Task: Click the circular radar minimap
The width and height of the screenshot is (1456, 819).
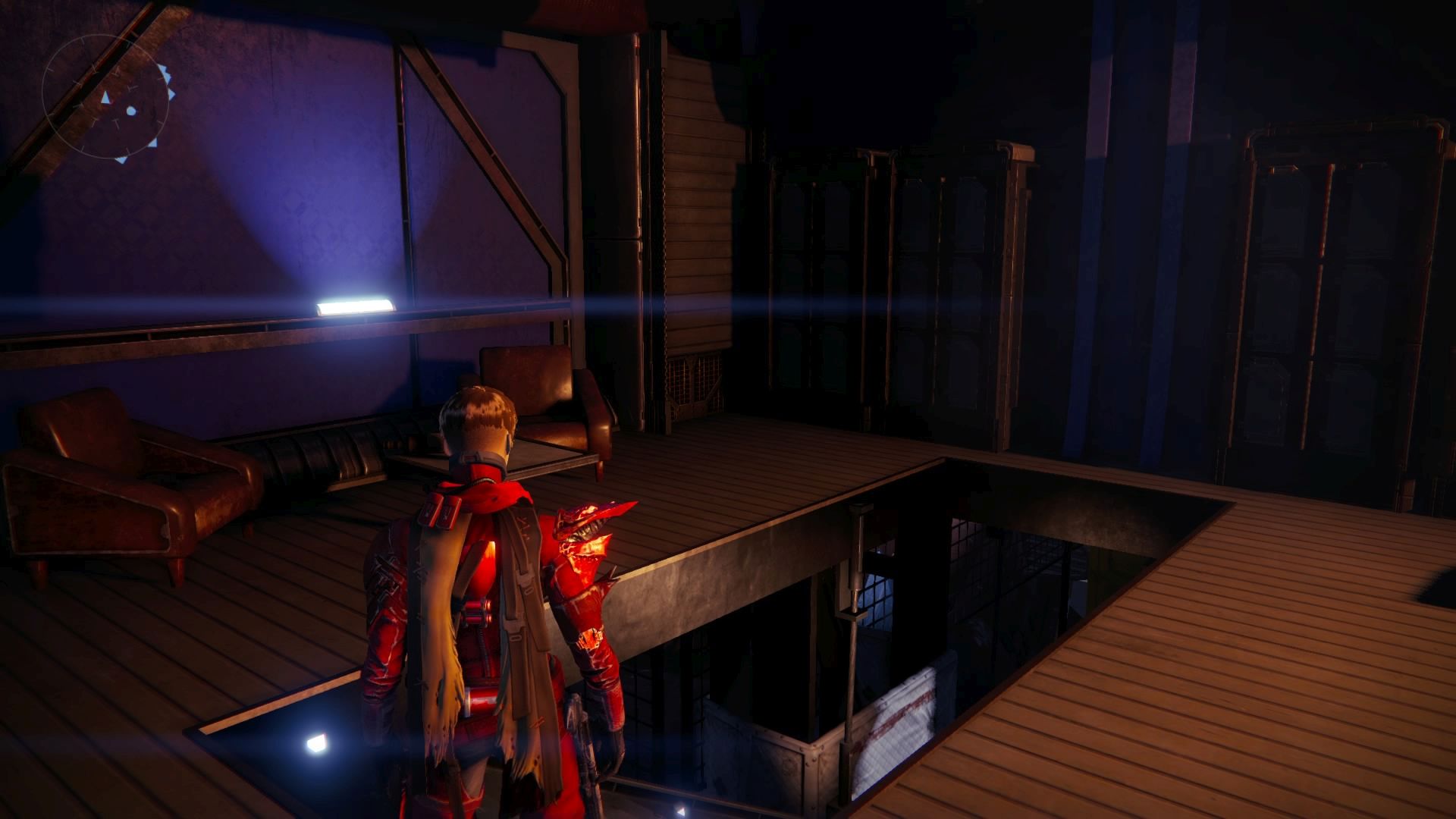Action: click(105, 98)
